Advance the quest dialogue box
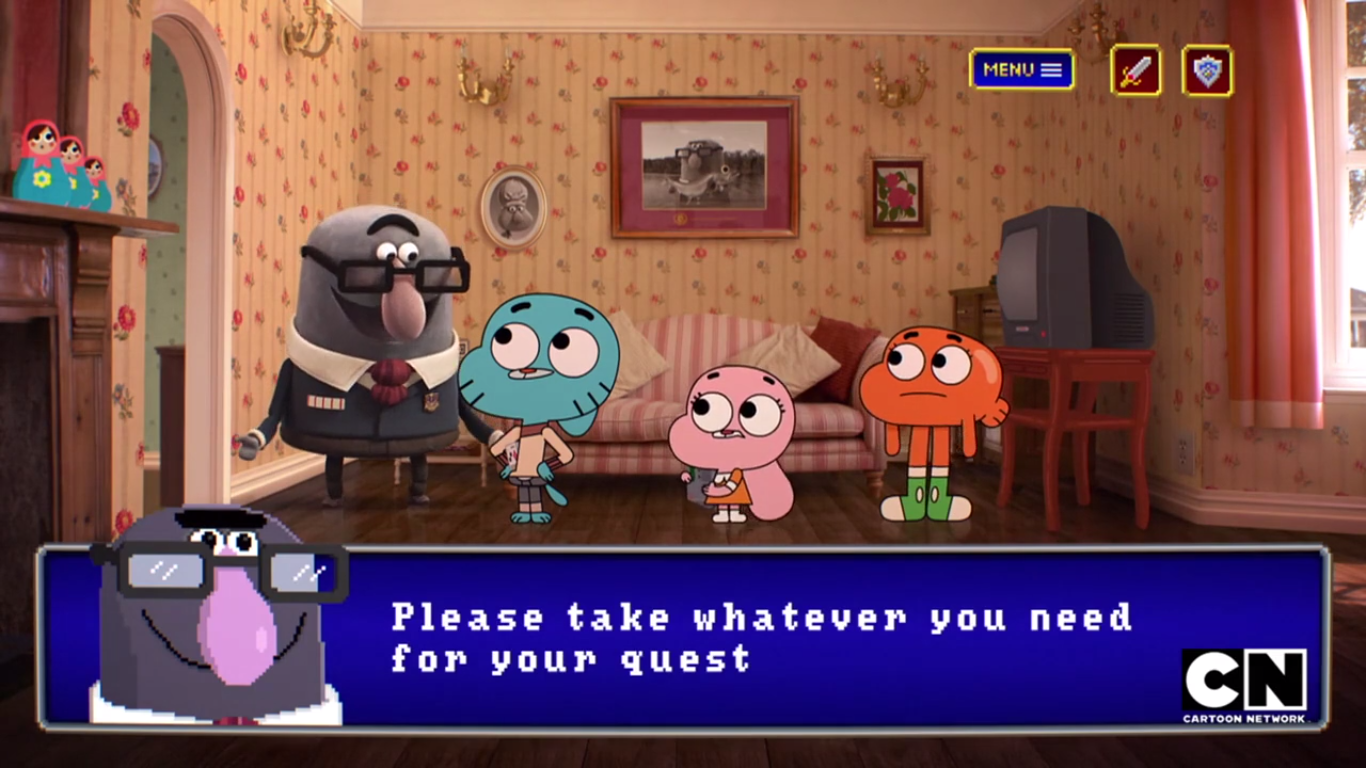 click(760, 636)
